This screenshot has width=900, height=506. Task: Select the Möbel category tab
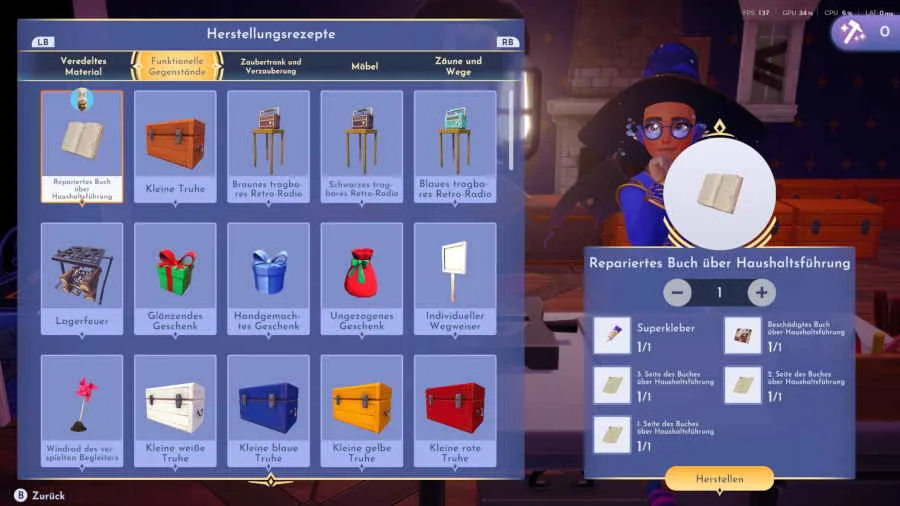[364, 66]
